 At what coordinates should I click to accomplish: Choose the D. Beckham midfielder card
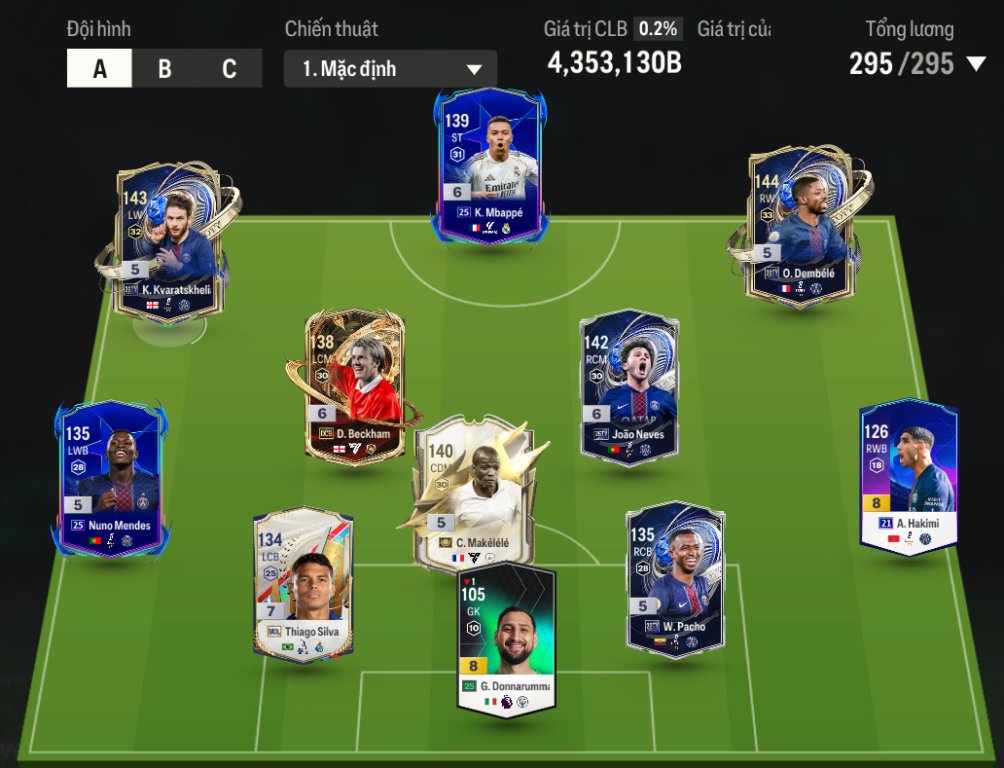click(x=354, y=387)
